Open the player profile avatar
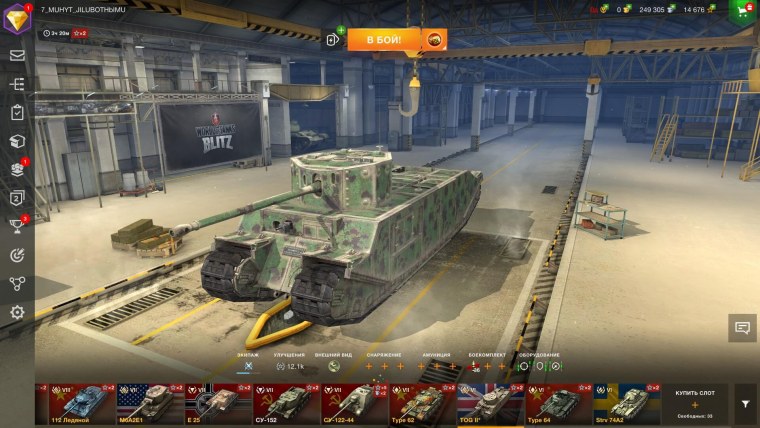This screenshot has height=428, width=760. tap(17, 17)
